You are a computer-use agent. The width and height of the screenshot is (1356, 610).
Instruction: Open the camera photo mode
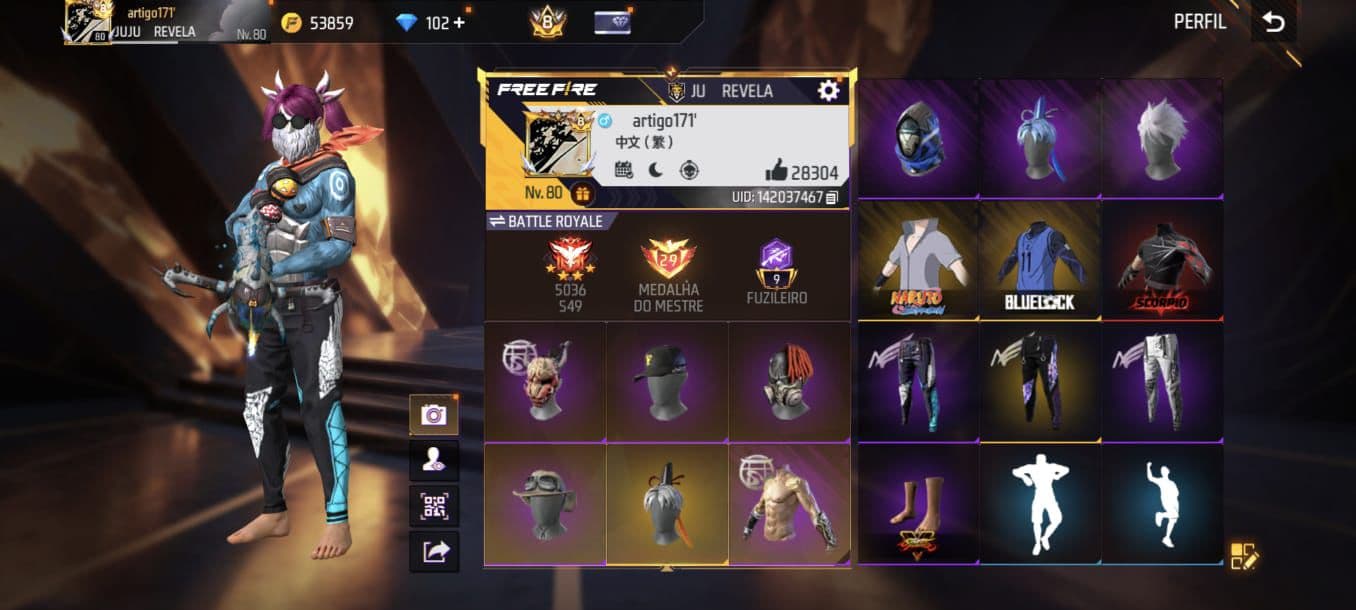434,415
